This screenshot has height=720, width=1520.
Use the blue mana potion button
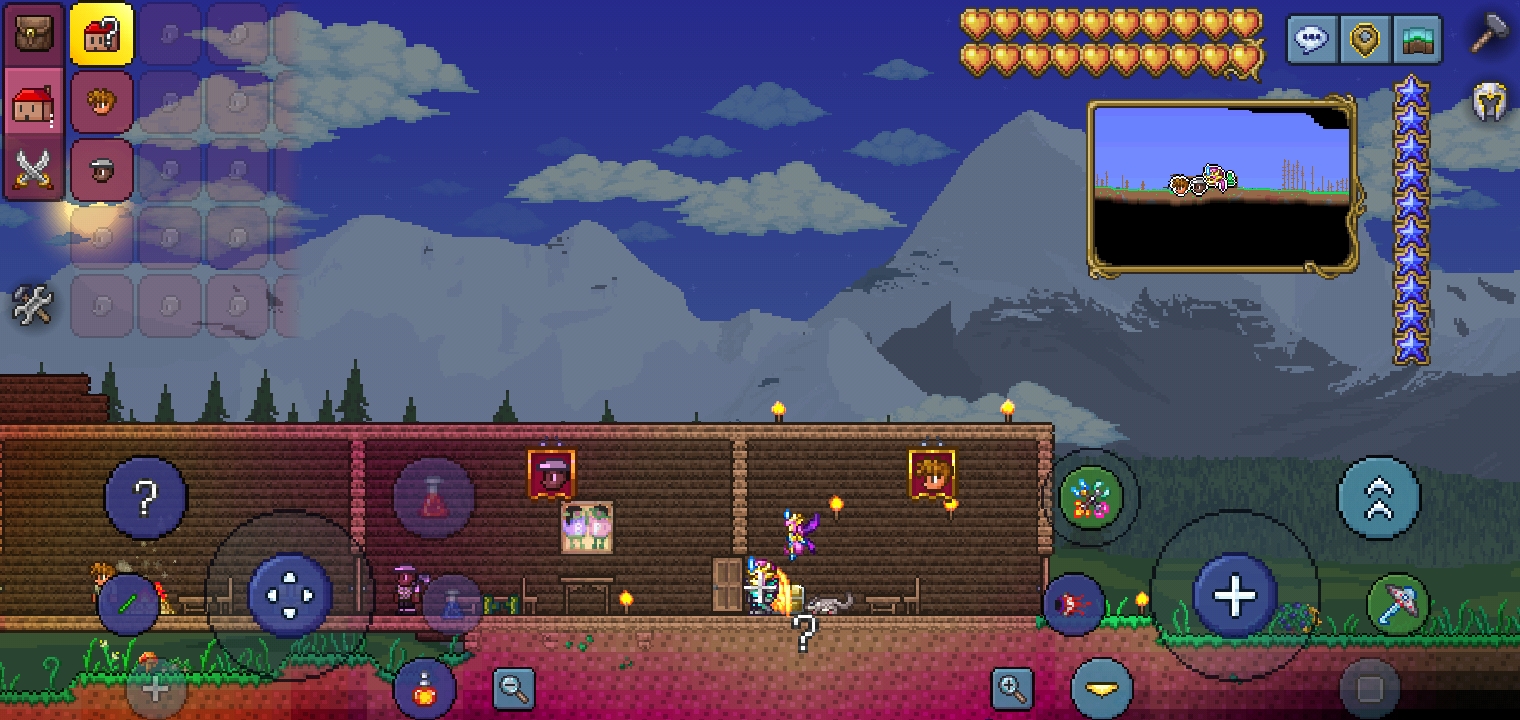click(452, 604)
